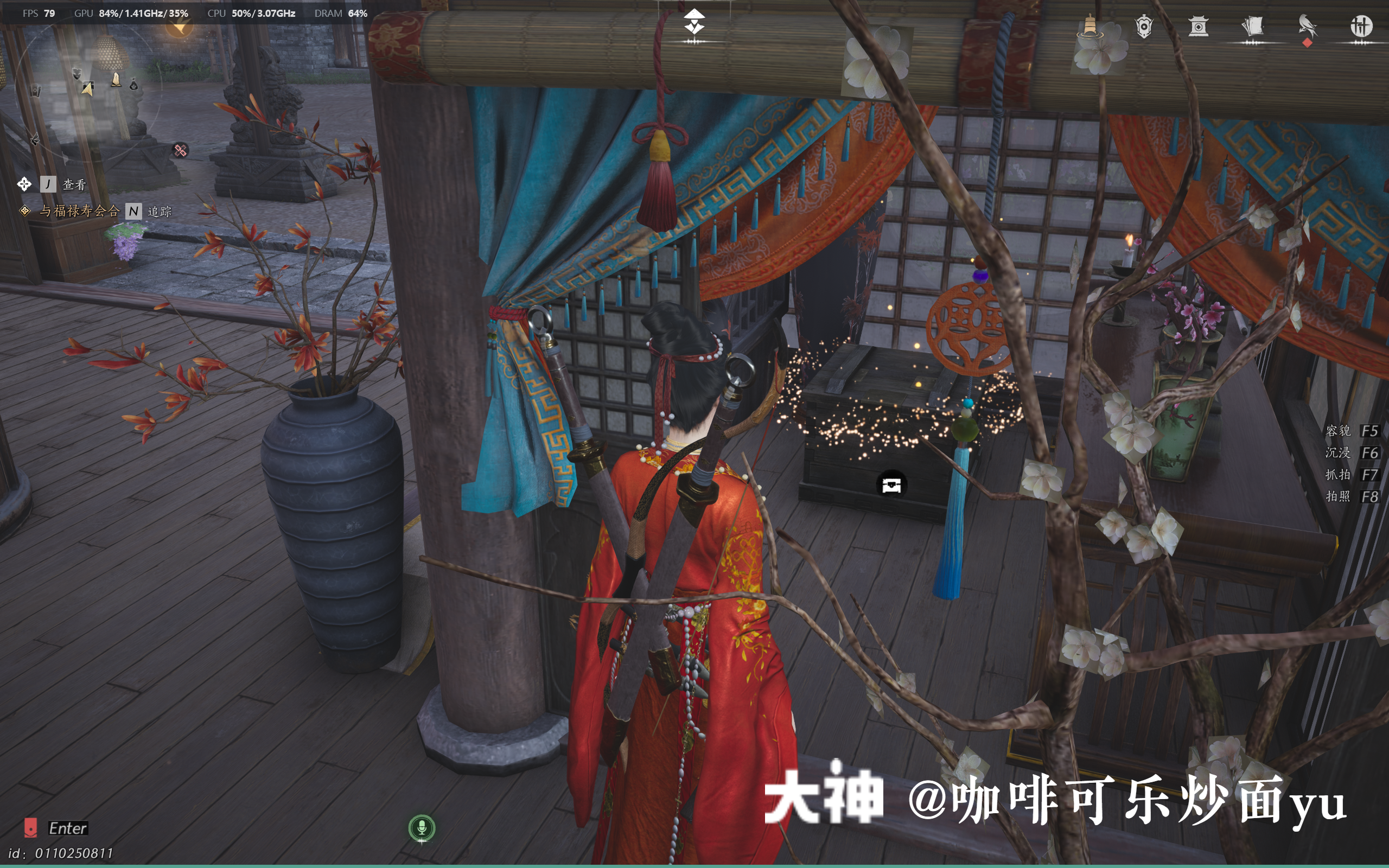The width and height of the screenshot is (1389, 868).
Task: Click the 追踪 tracking link
Action: [x=160, y=213]
